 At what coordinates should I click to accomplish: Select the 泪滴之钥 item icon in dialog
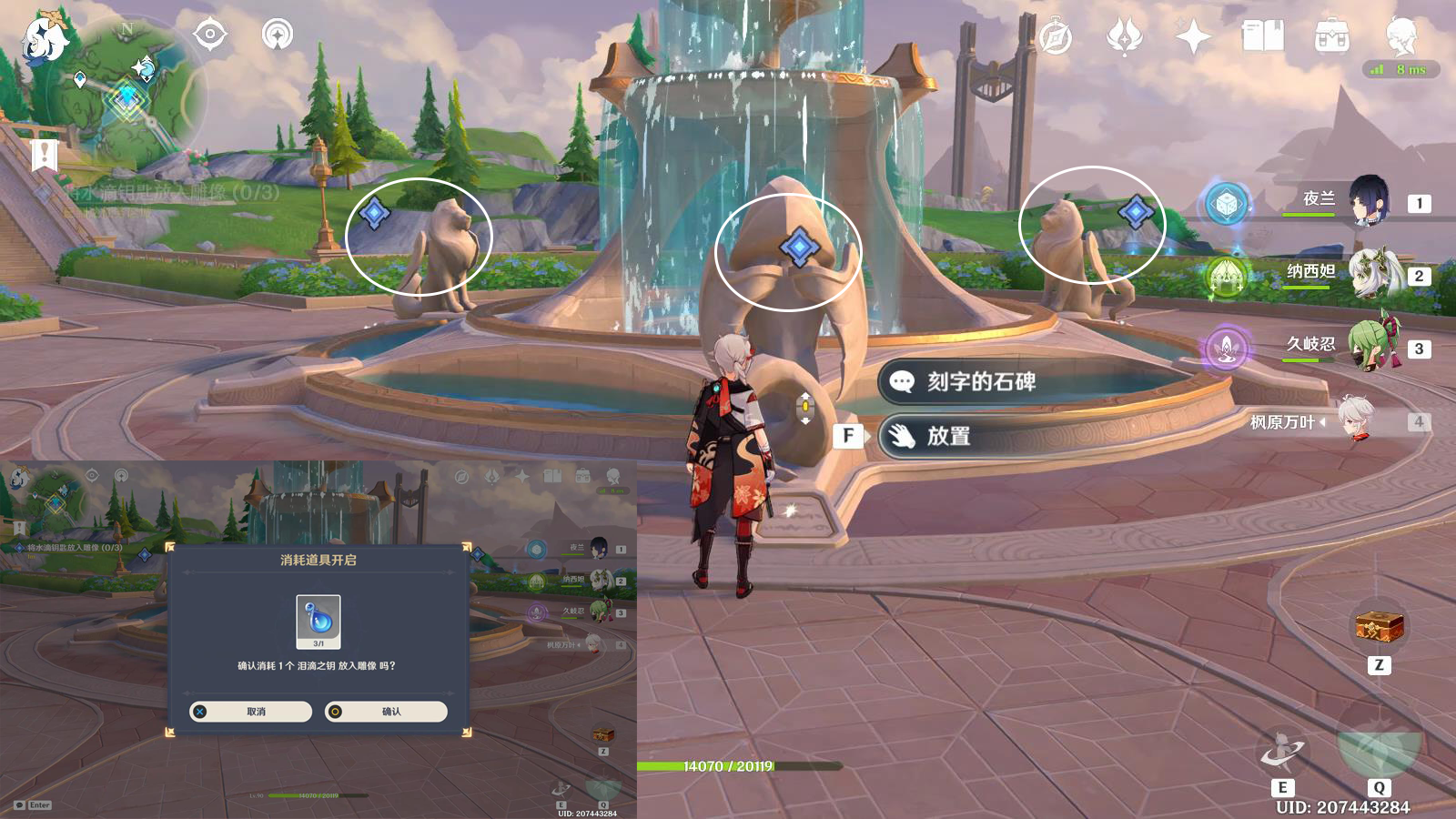click(318, 618)
